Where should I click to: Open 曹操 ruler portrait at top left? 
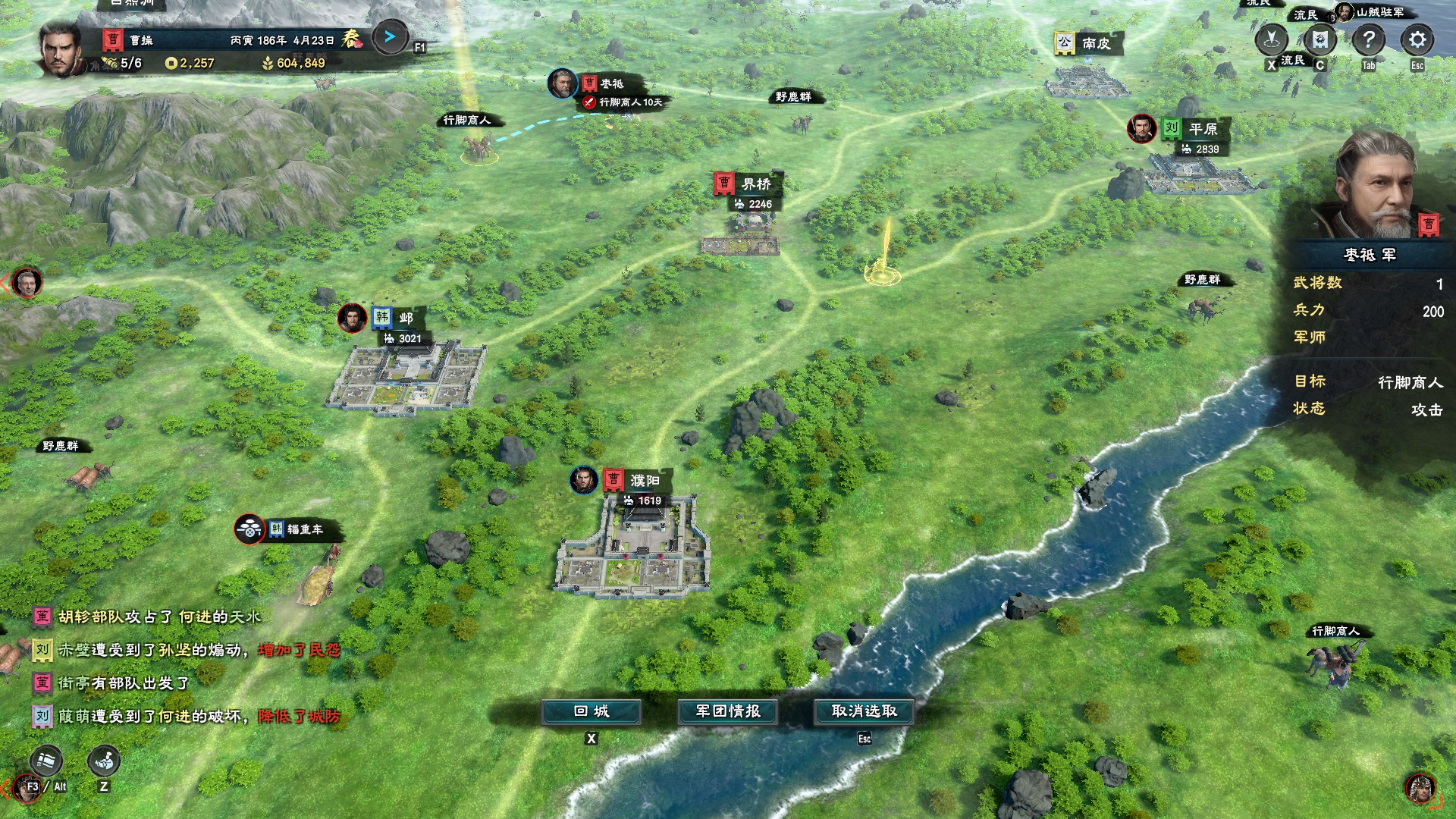point(61,49)
